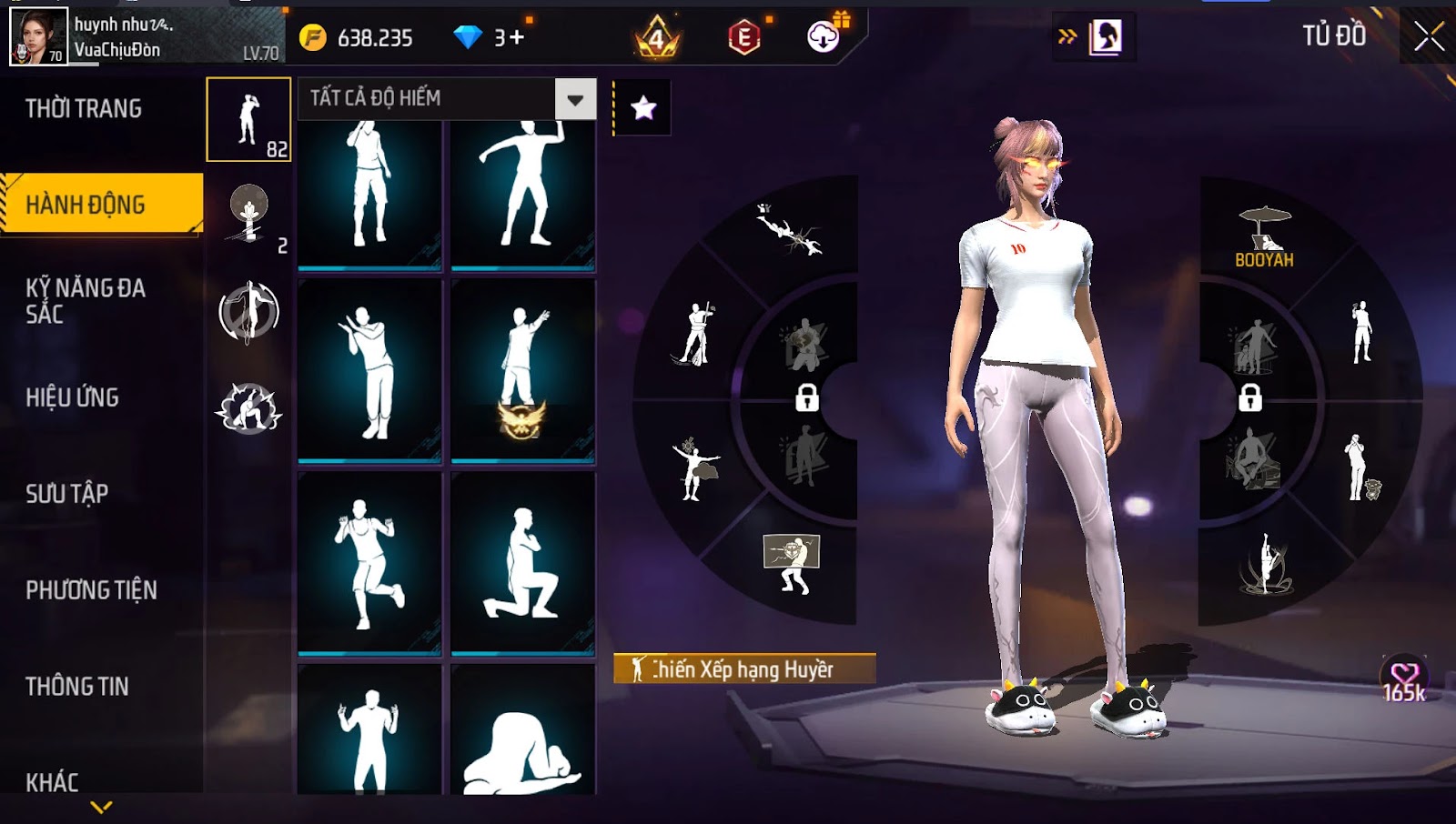Close the Tủ Đồ screen
The height and width of the screenshot is (824, 1456).
[1429, 36]
